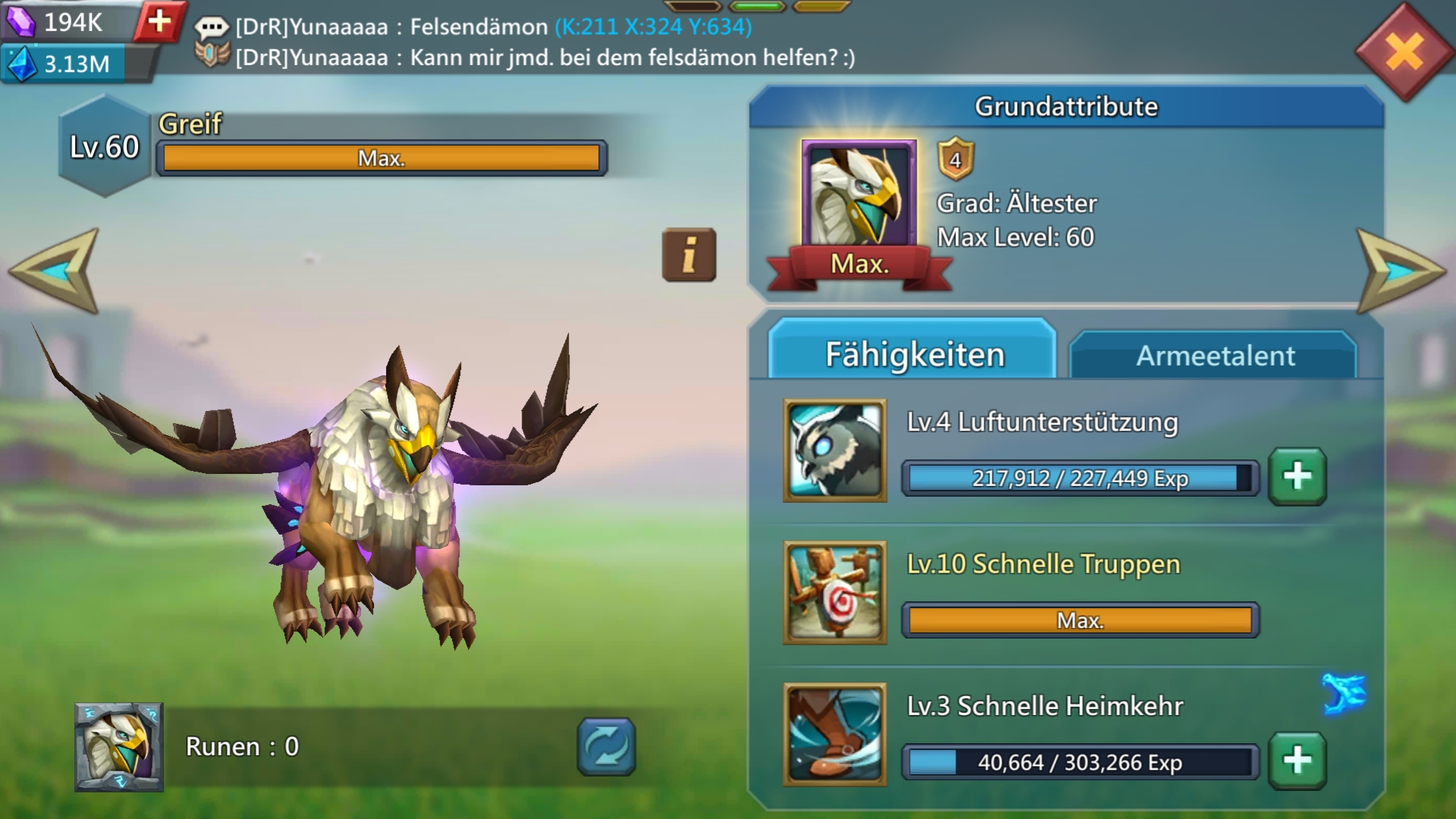View the Schnelle Truppen skill icon
The width and height of the screenshot is (1456, 819).
coord(835,592)
